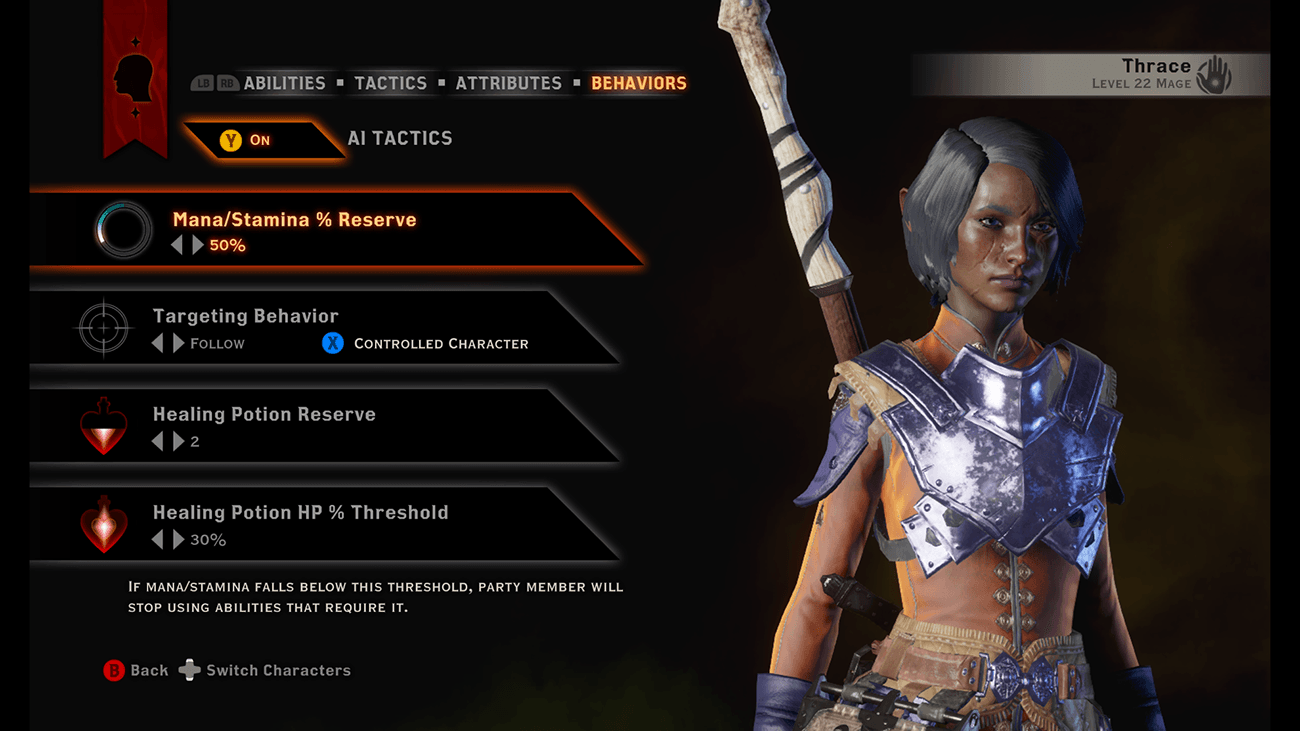Increase the Healing Potion HP threshold
The image size is (1300, 731).
coord(178,540)
